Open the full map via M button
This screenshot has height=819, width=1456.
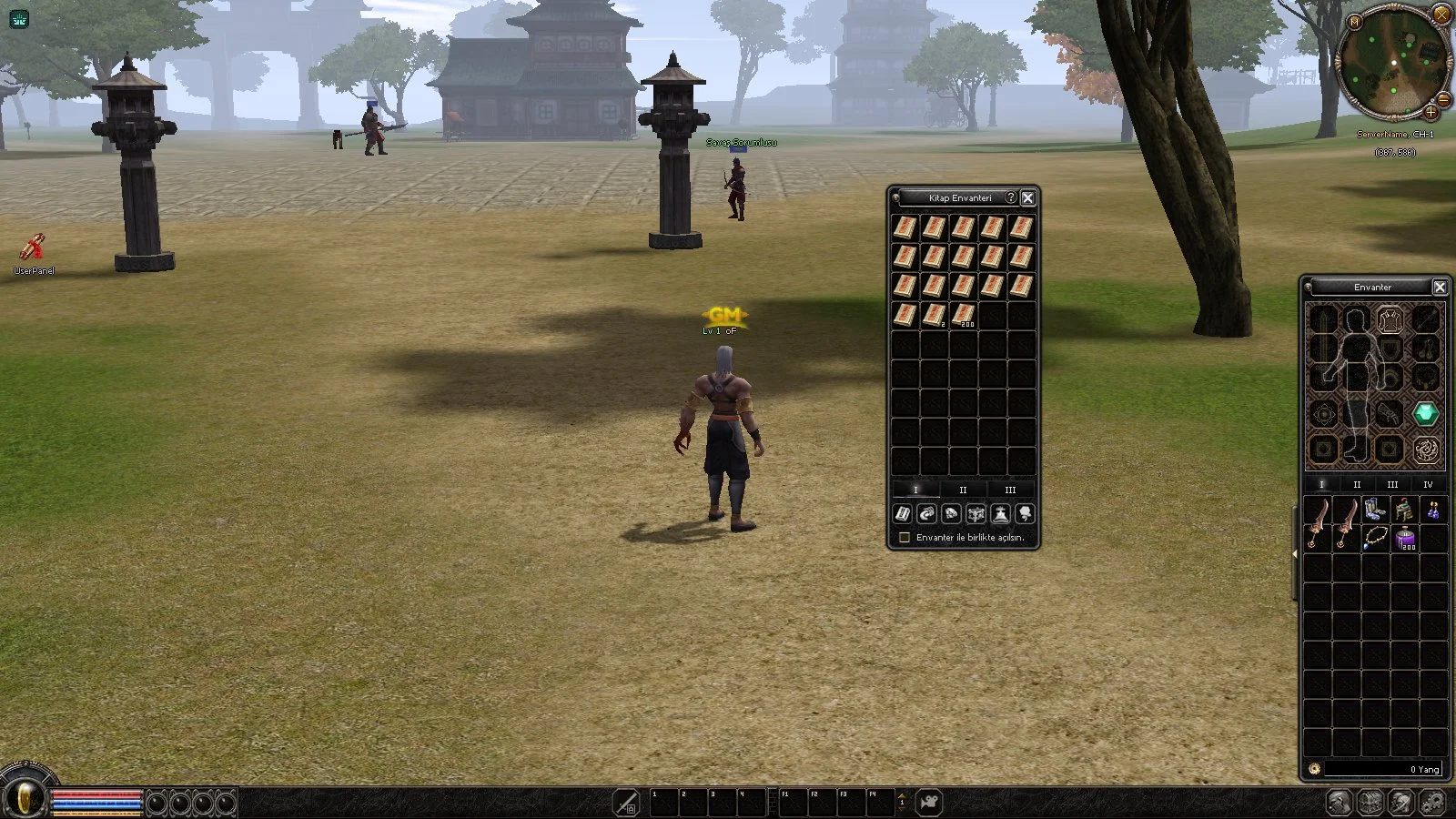tap(1355, 21)
